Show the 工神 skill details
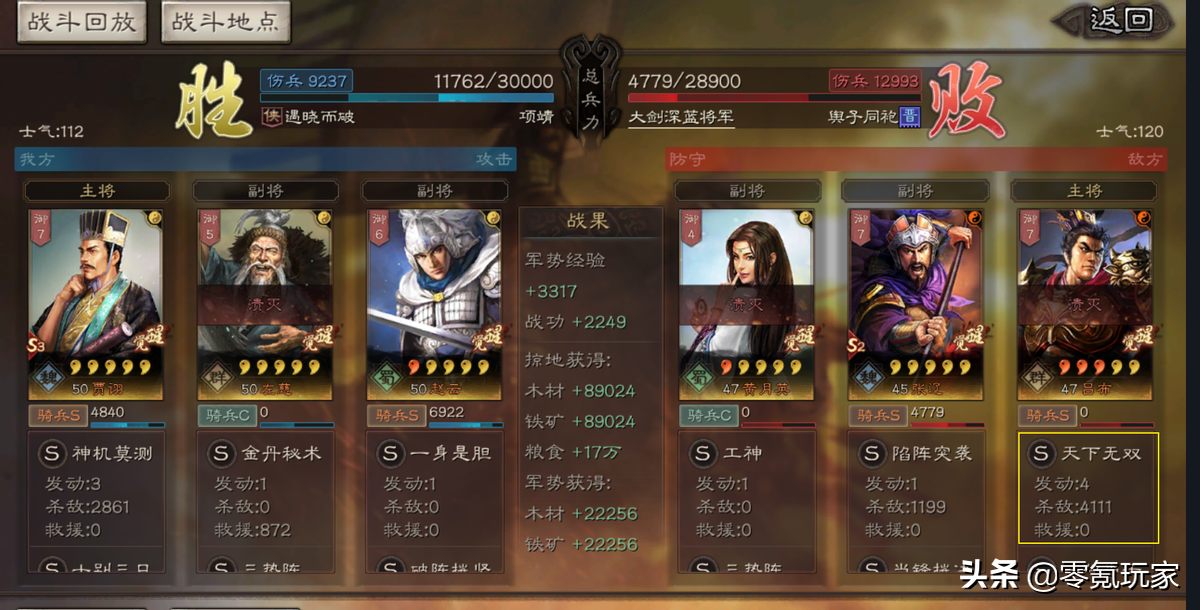Image resolution: width=1200 pixels, height=610 pixels. click(x=747, y=454)
